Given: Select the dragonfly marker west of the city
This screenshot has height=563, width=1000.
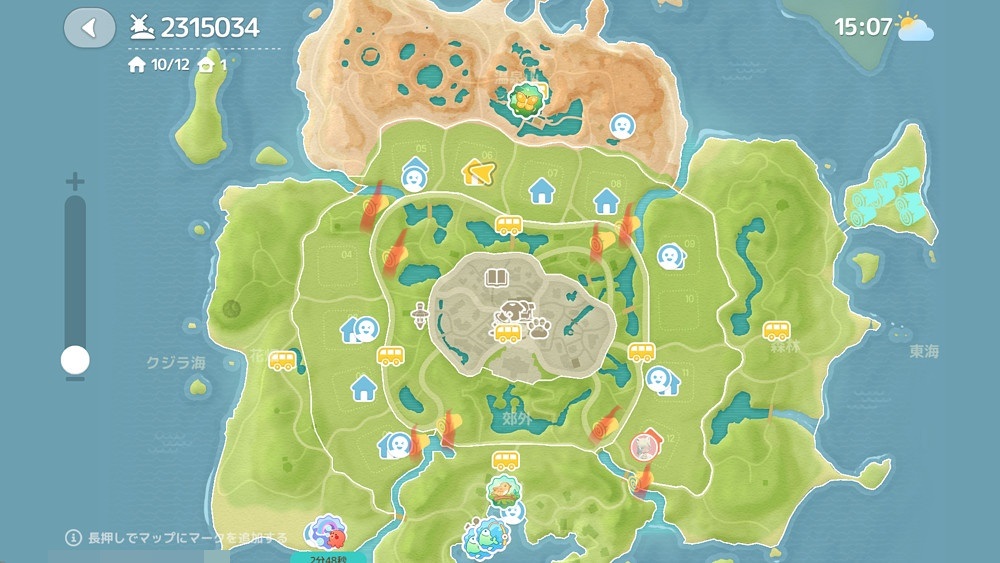Looking at the screenshot, I should (420, 318).
